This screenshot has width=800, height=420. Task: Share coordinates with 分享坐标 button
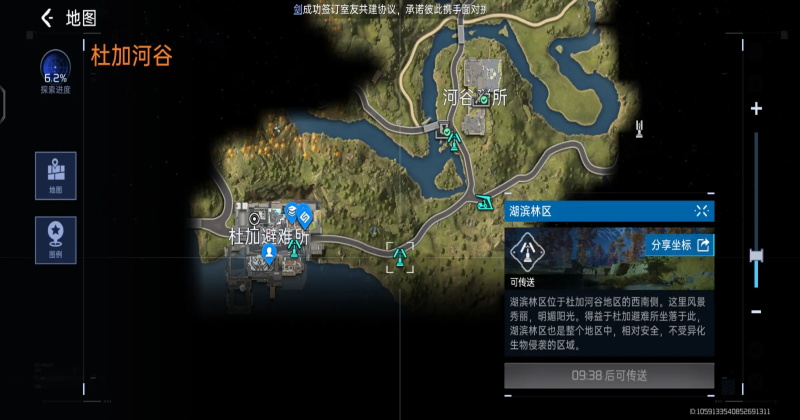[x=681, y=245]
